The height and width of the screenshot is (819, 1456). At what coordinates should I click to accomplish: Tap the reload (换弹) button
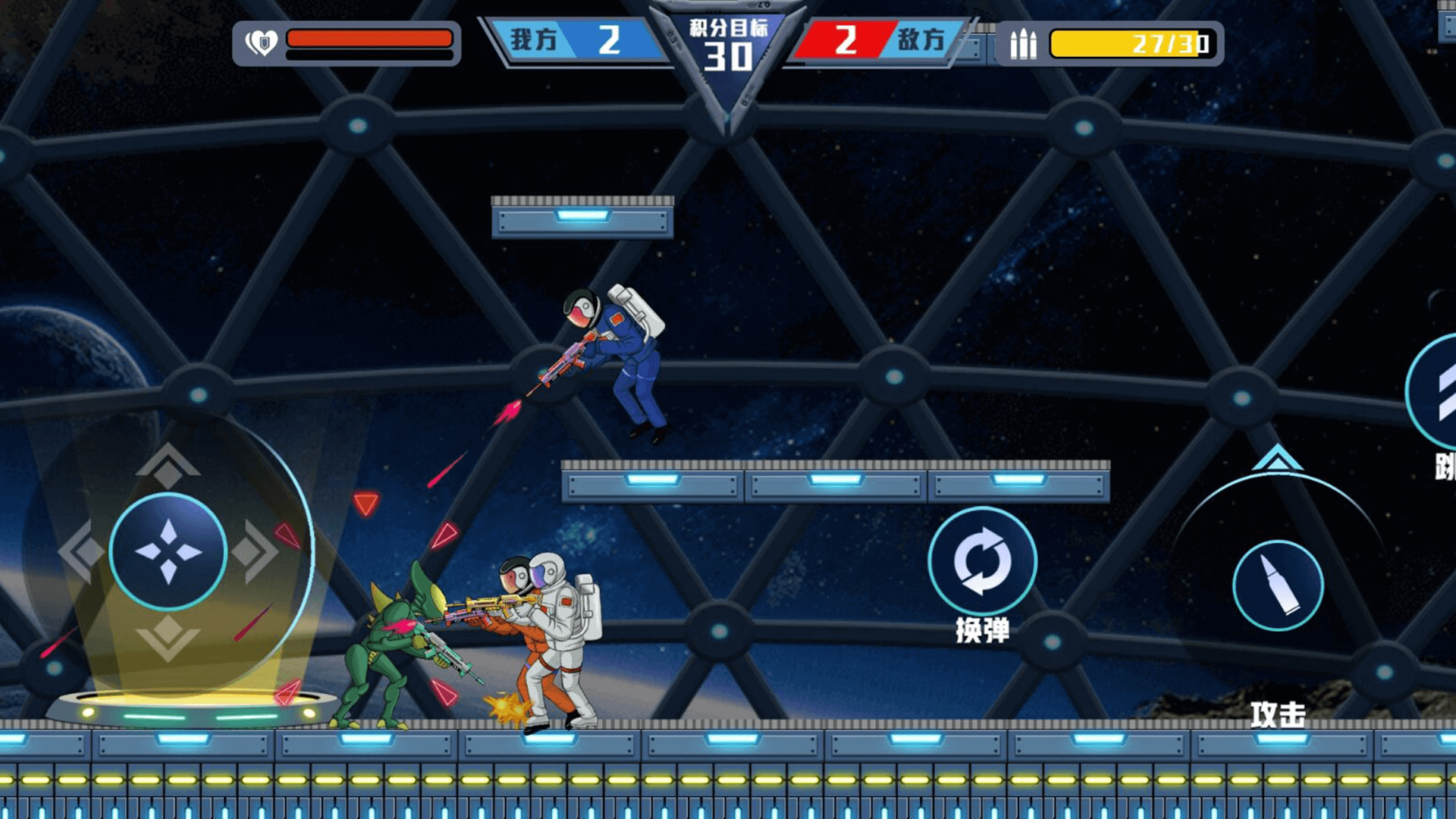(982, 562)
